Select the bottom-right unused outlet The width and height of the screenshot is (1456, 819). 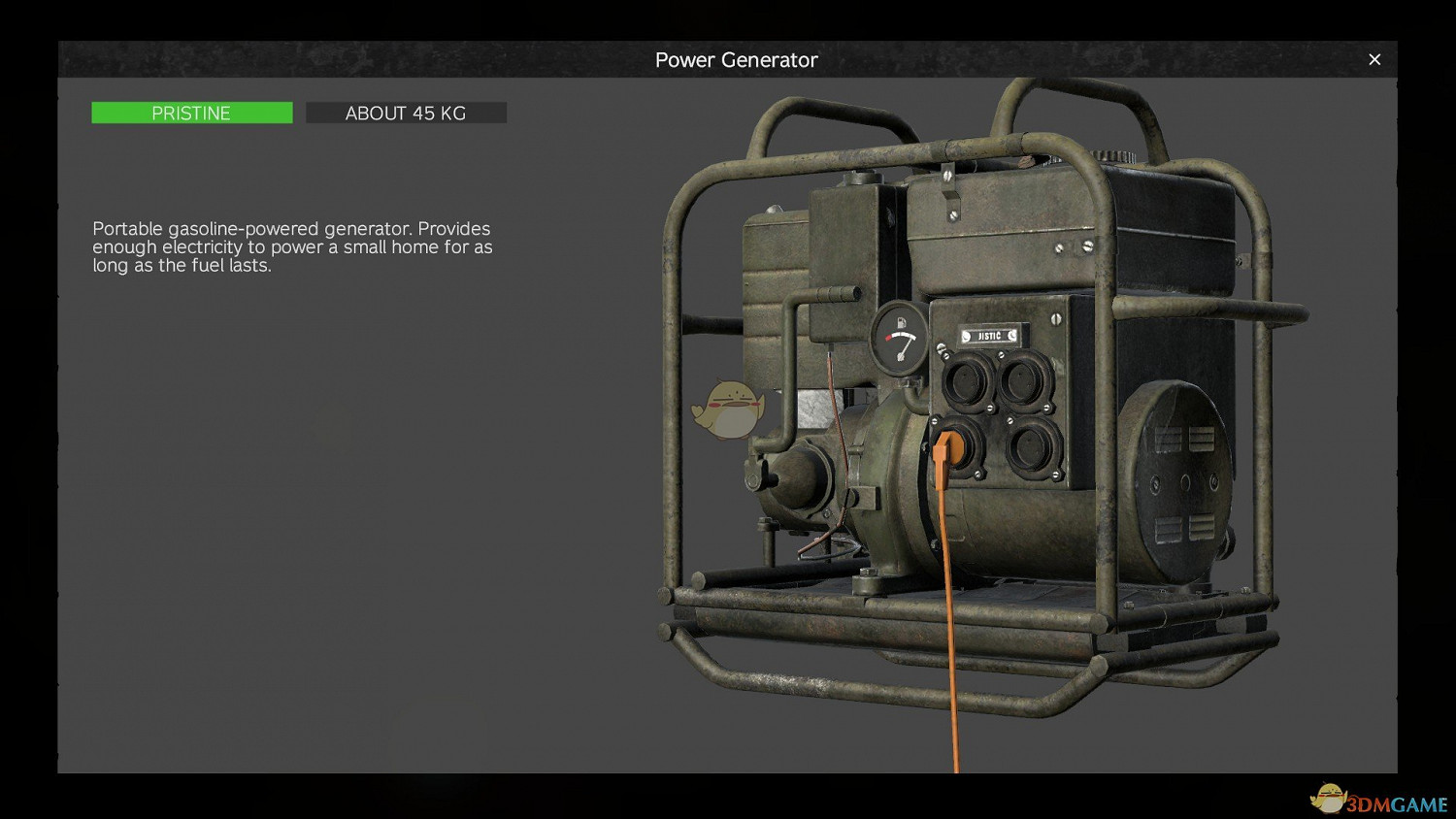click(x=1034, y=446)
